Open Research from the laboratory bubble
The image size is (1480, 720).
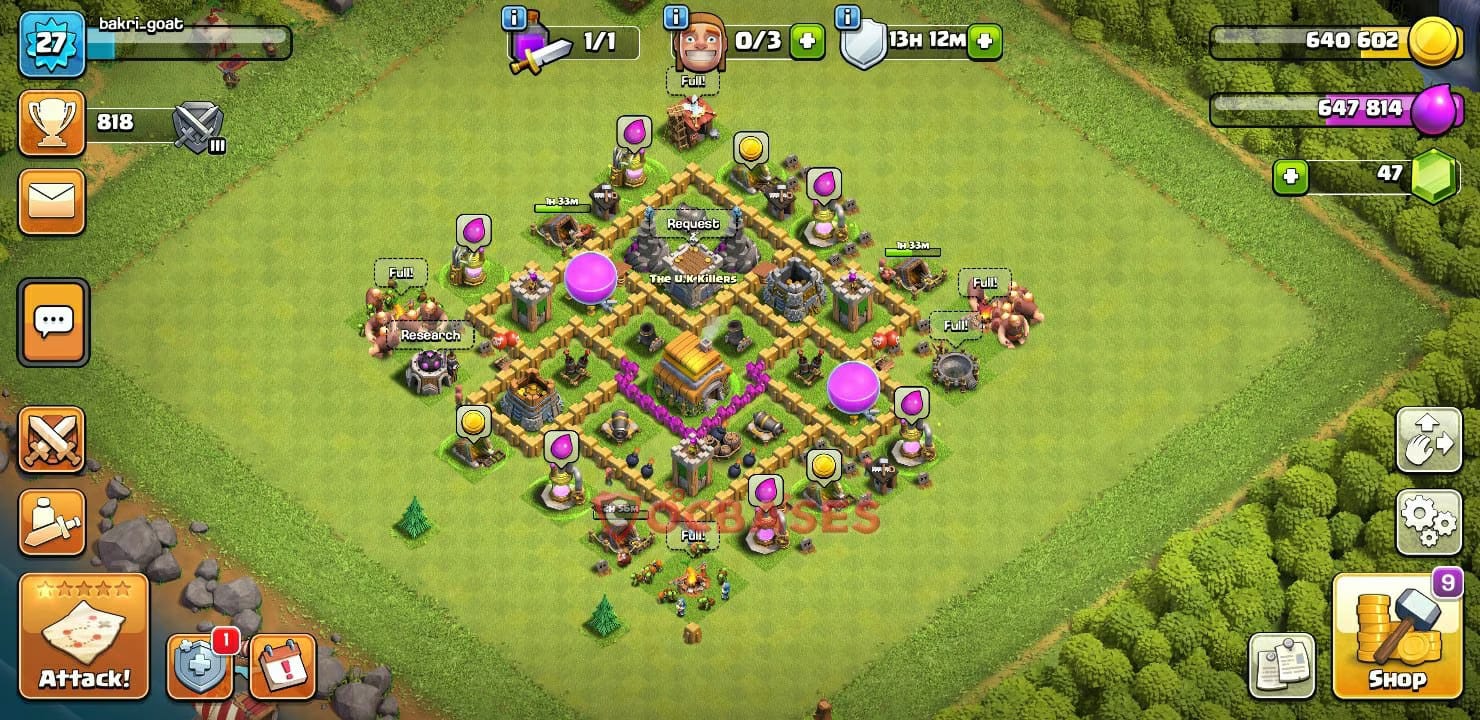click(430, 334)
